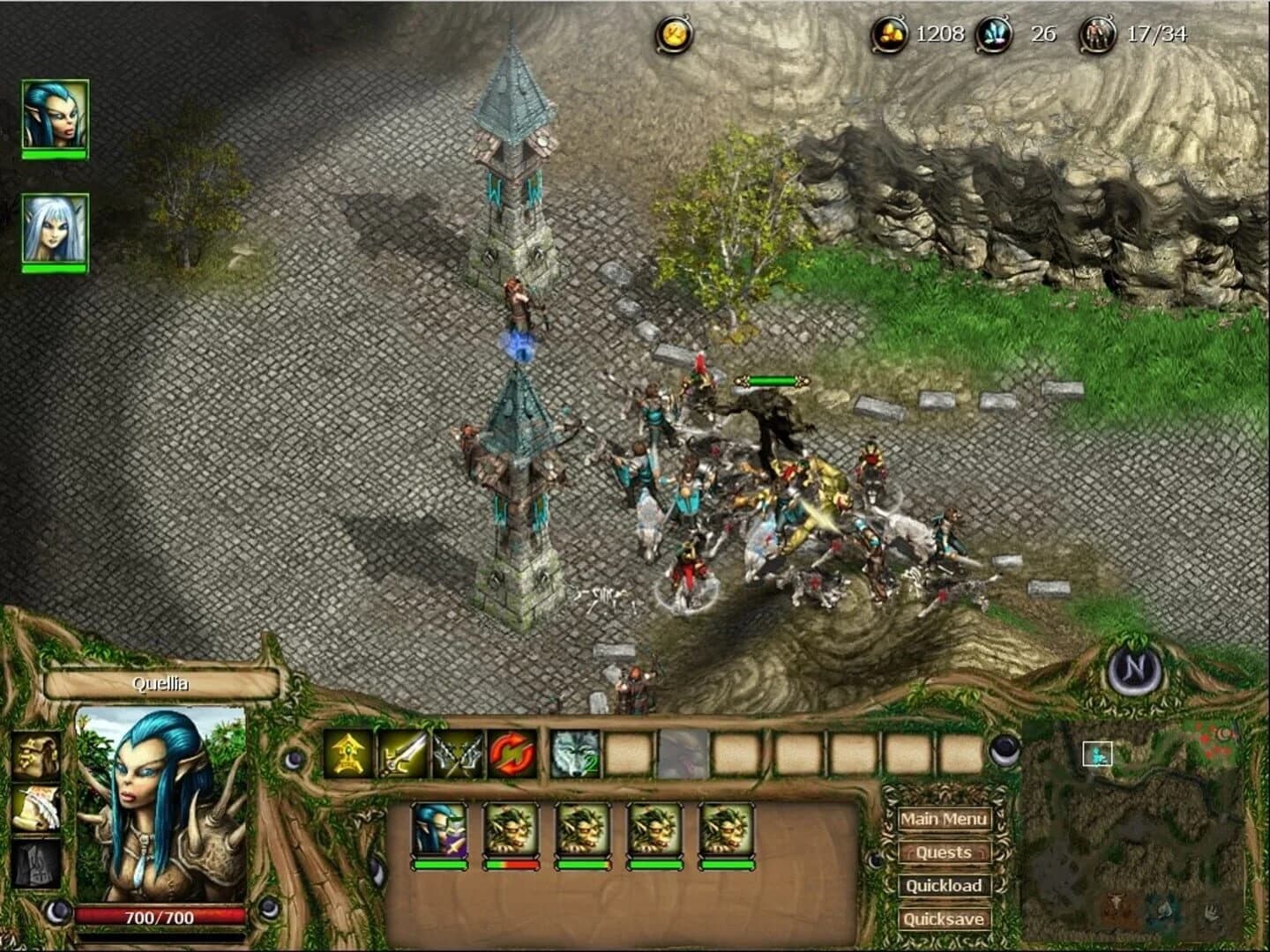Screen dimensions: 1270x952
Task: Click the dark eye toggle beside the skill bar
Action: [x=295, y=760]
